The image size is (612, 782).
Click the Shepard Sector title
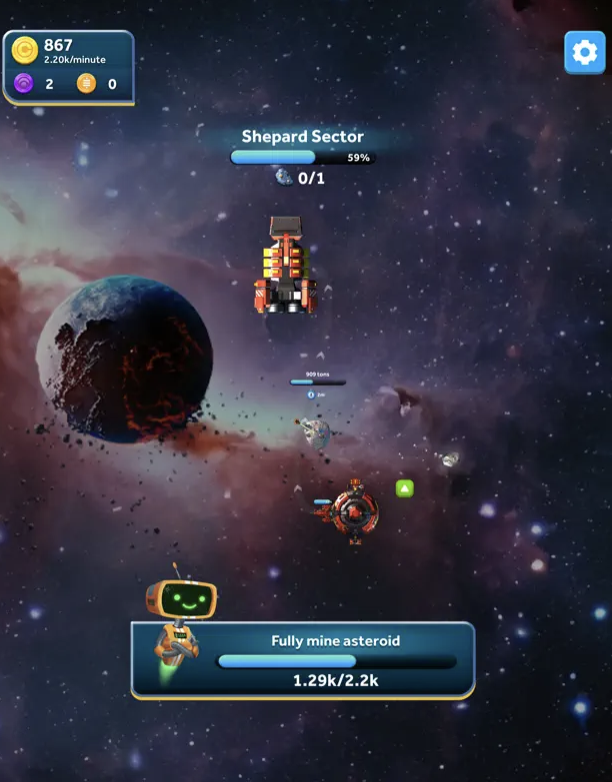[x=303, y=136]
